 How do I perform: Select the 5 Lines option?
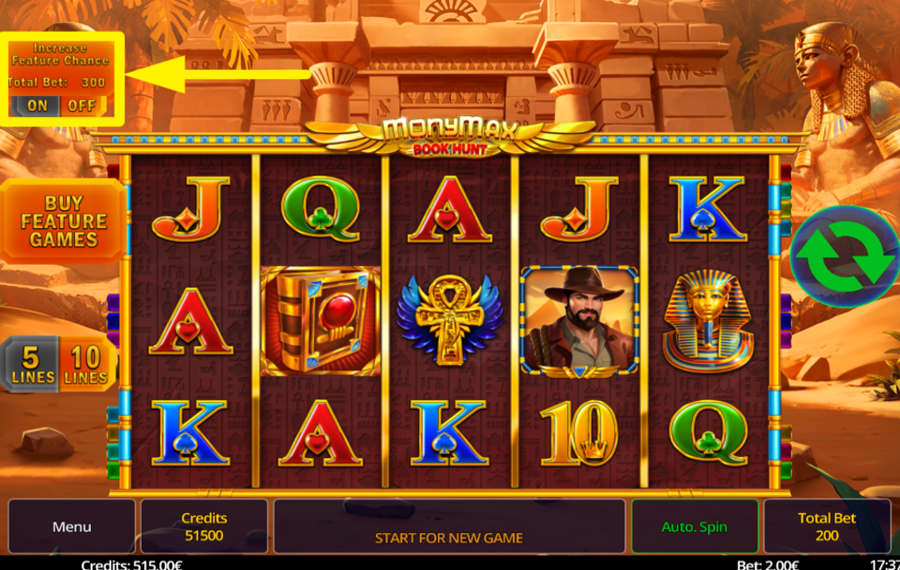click(x=33, y=363)
